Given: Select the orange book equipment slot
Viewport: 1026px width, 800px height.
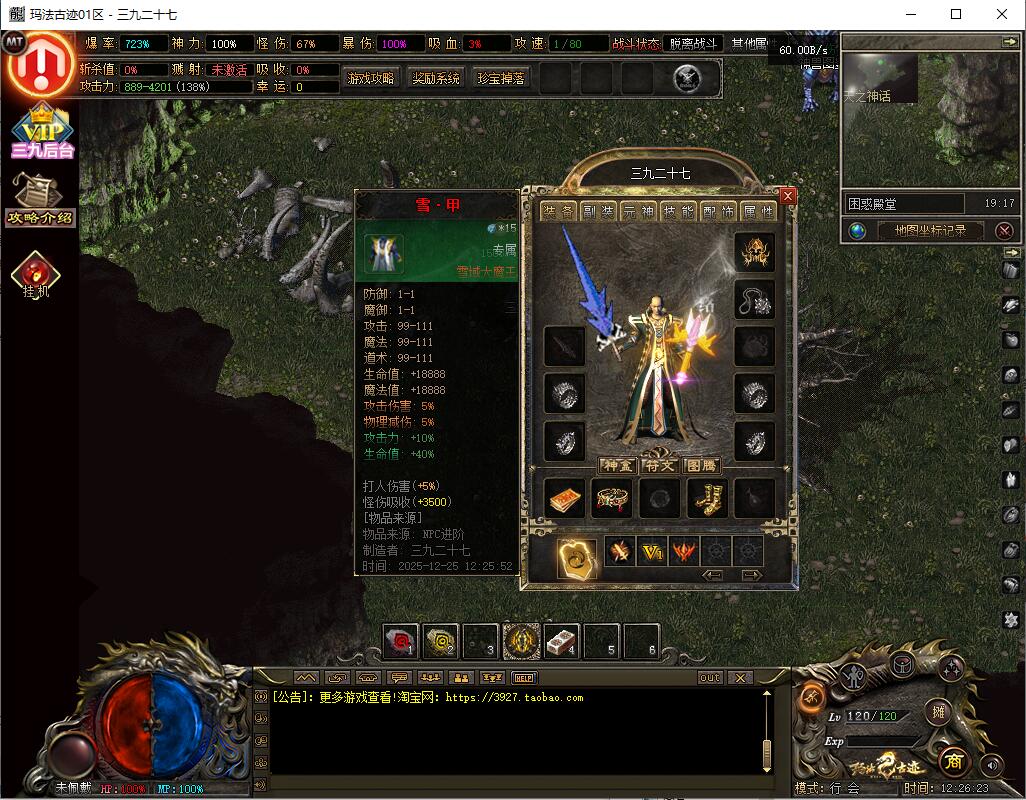Looking at the screenshot, I should tap(564, 498).
